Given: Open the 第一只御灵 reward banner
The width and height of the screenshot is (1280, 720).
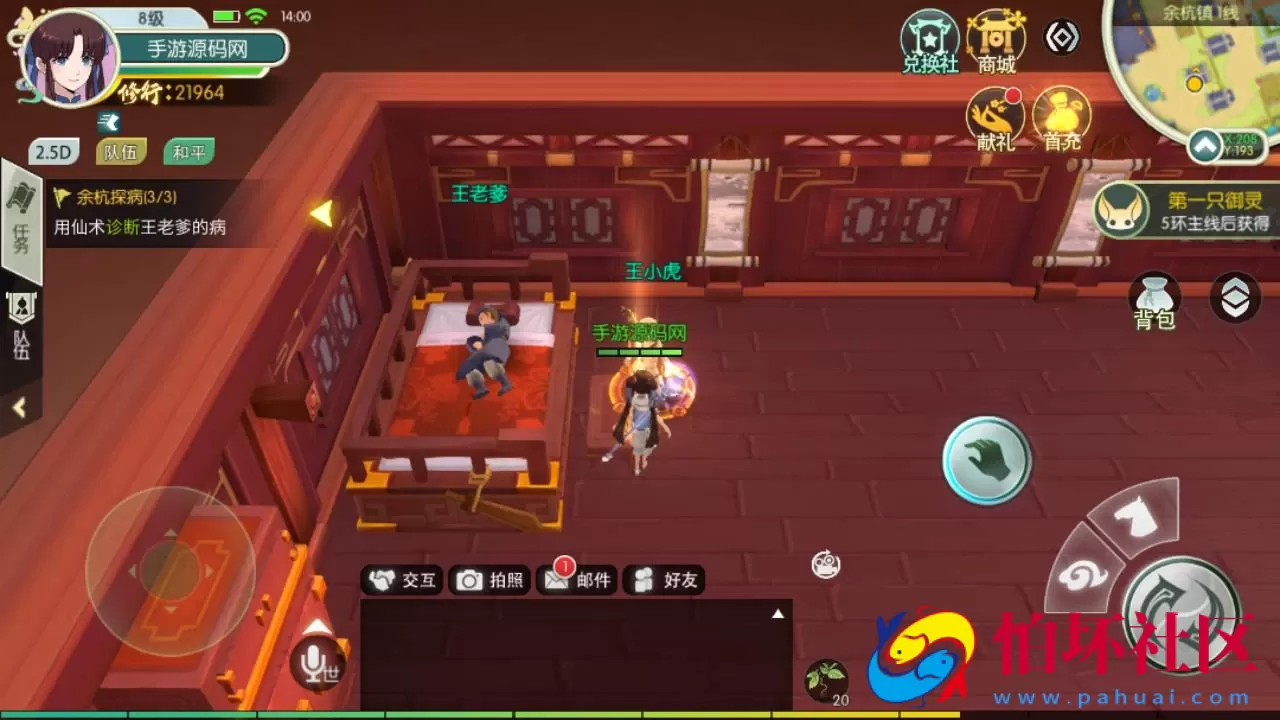Looking at the screenshot, I should coord(1183,210).
